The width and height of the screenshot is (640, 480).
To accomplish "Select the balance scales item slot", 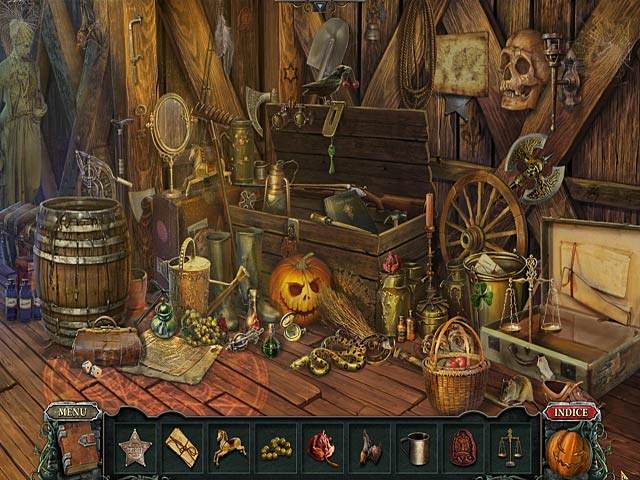I will coord(510,447).
